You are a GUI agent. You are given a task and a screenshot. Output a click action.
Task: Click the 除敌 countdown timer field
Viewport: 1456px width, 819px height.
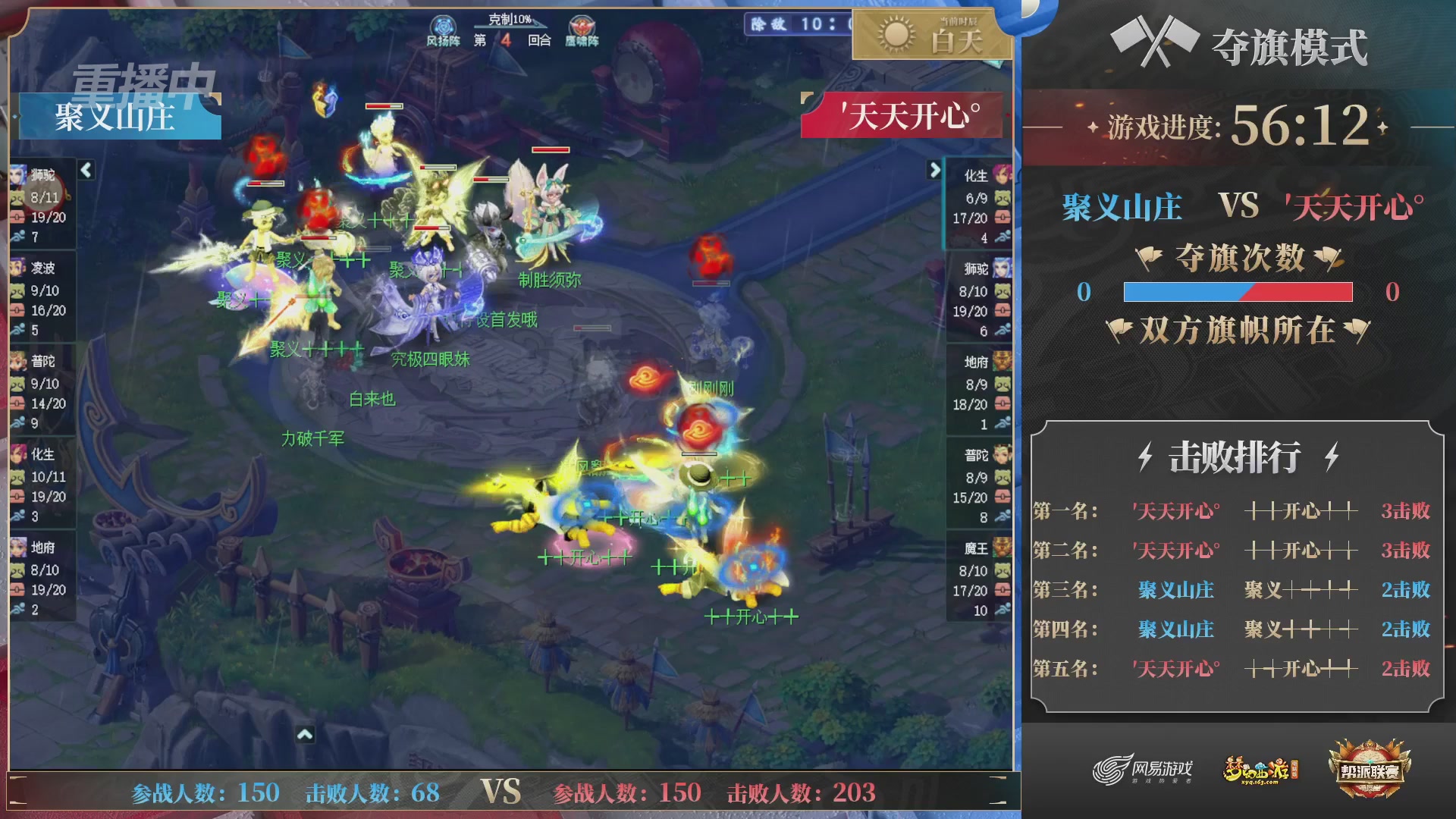tap(795, 23)
